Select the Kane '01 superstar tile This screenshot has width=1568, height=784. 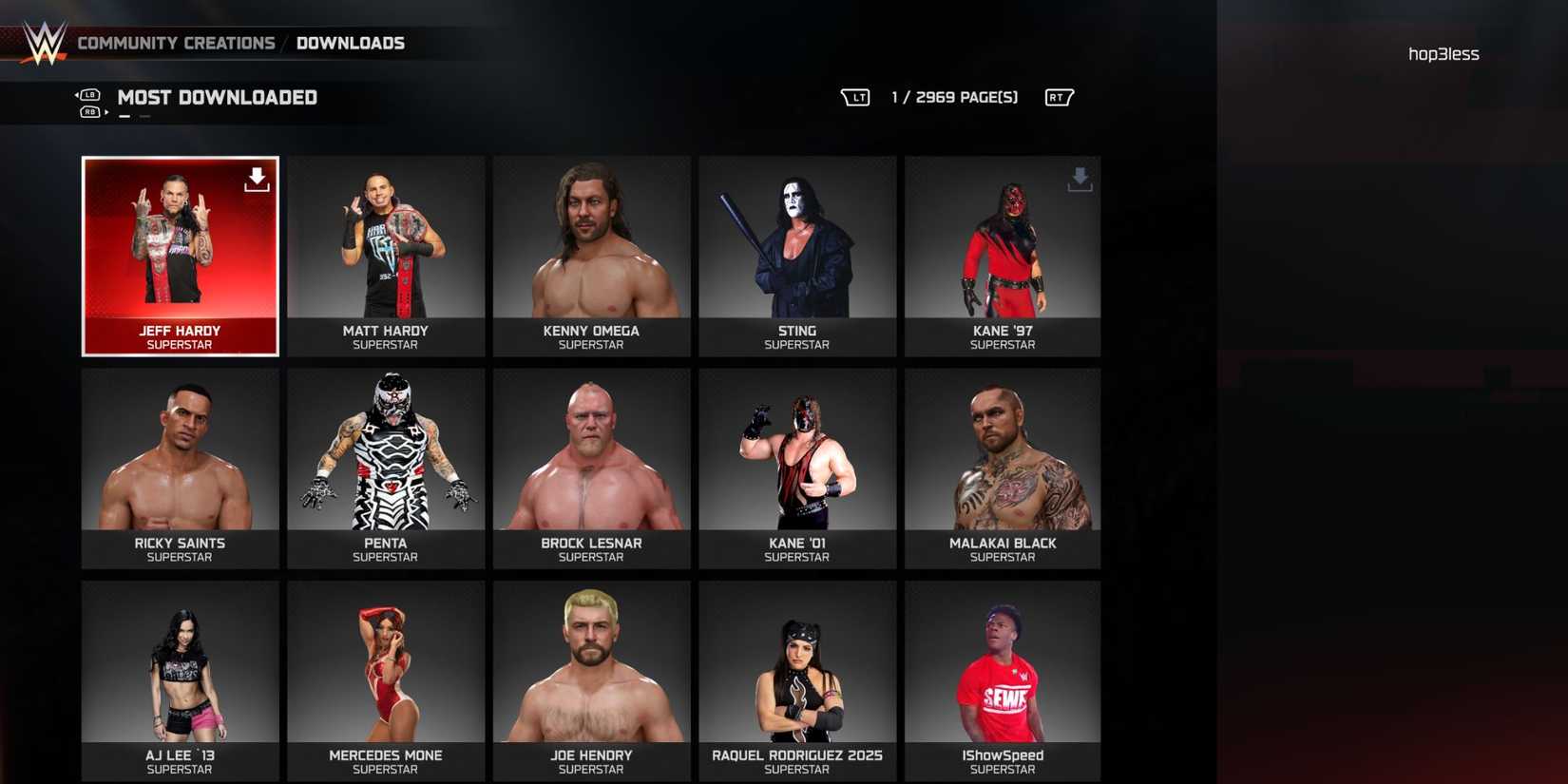(x=796, y=468)
